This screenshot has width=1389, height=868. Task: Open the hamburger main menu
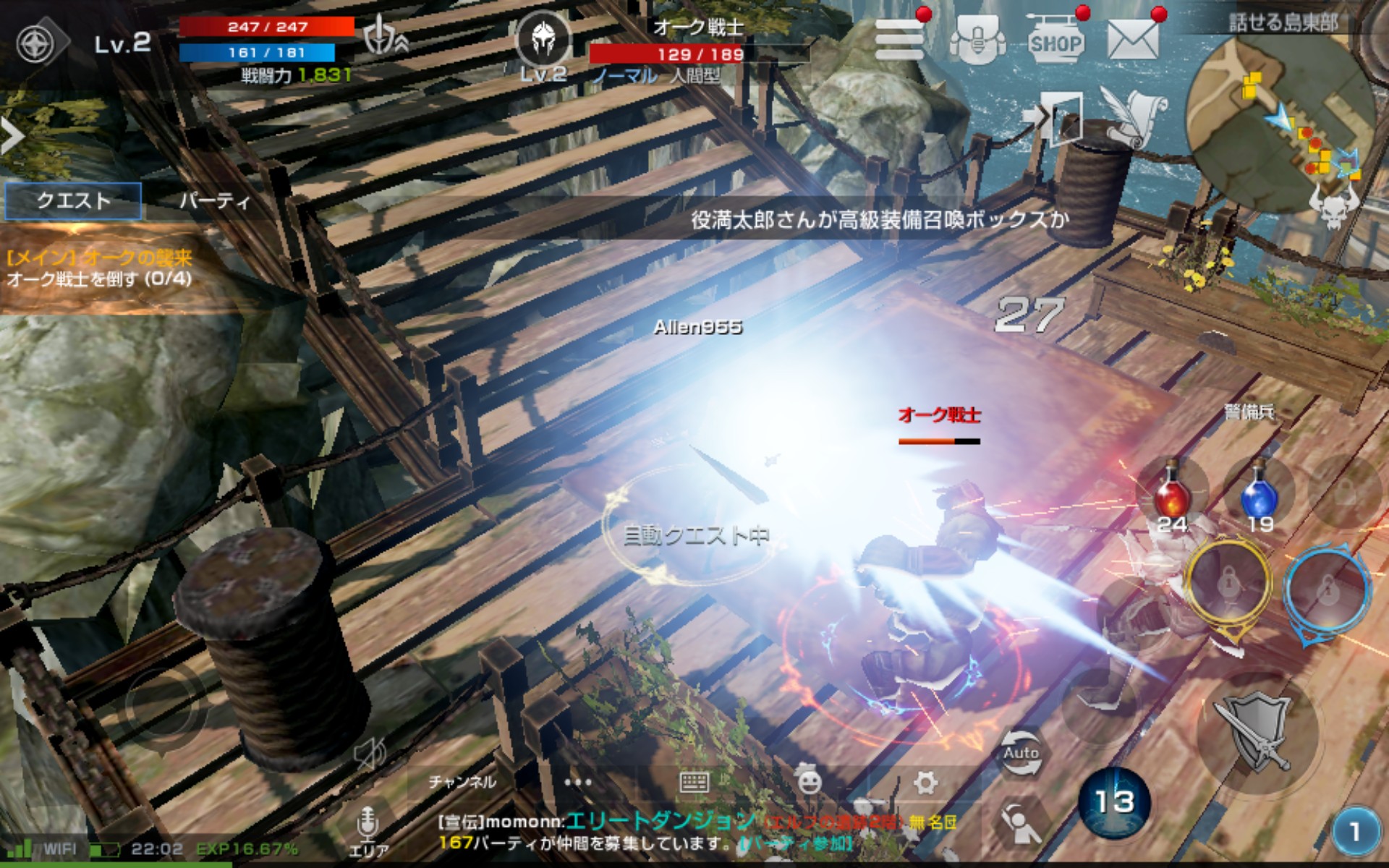(x=899, y=40)
